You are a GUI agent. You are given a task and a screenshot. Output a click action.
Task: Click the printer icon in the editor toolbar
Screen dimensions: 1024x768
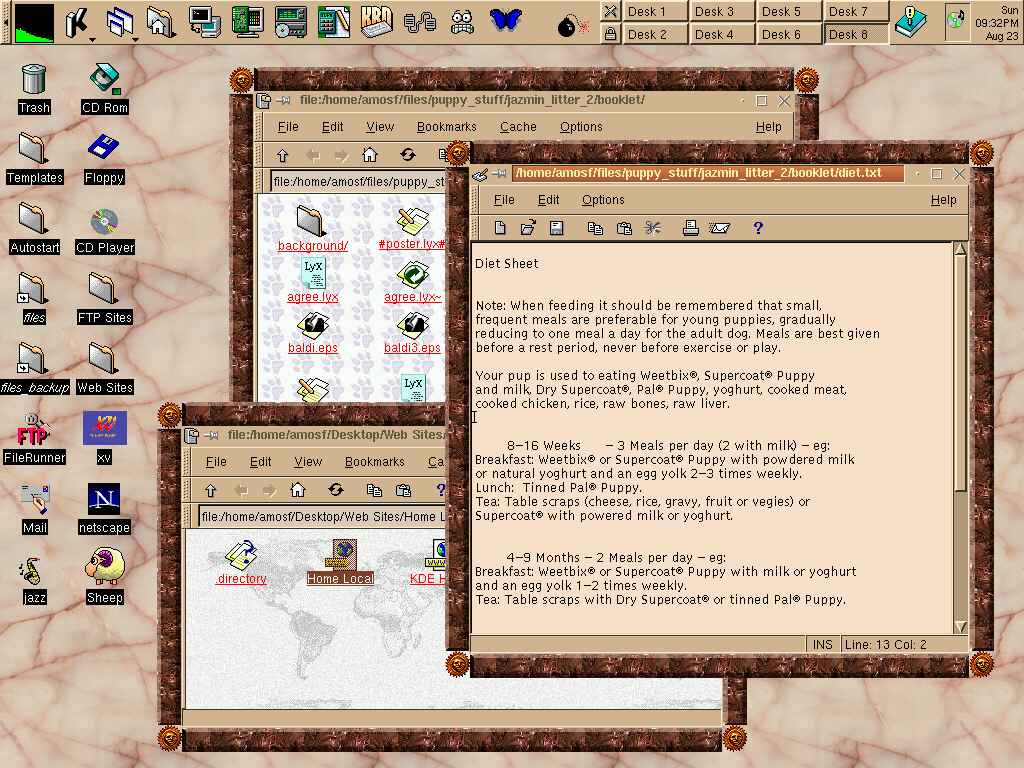tap(690, 228)
